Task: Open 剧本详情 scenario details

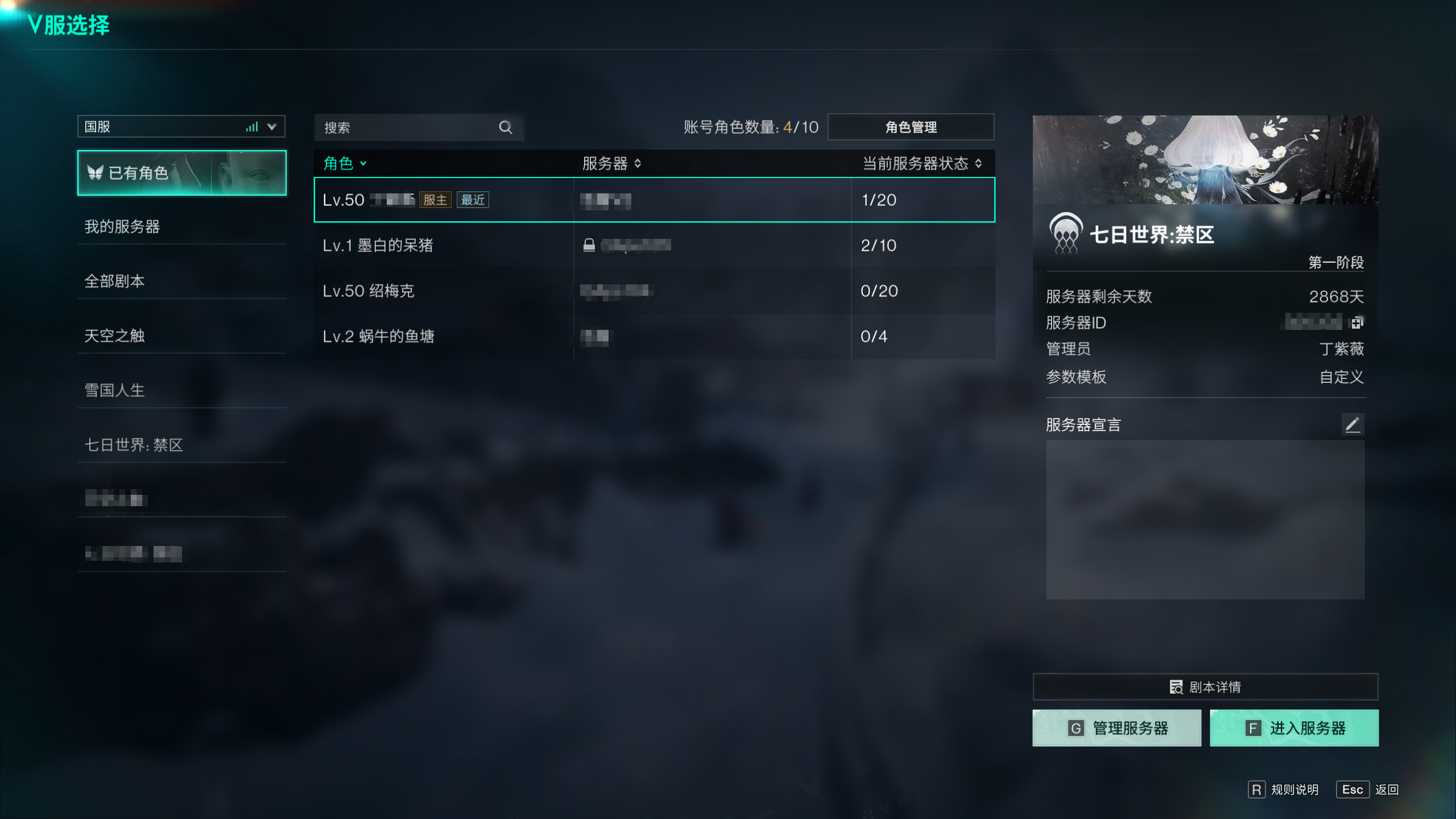Action: [x=1205, y=687]
